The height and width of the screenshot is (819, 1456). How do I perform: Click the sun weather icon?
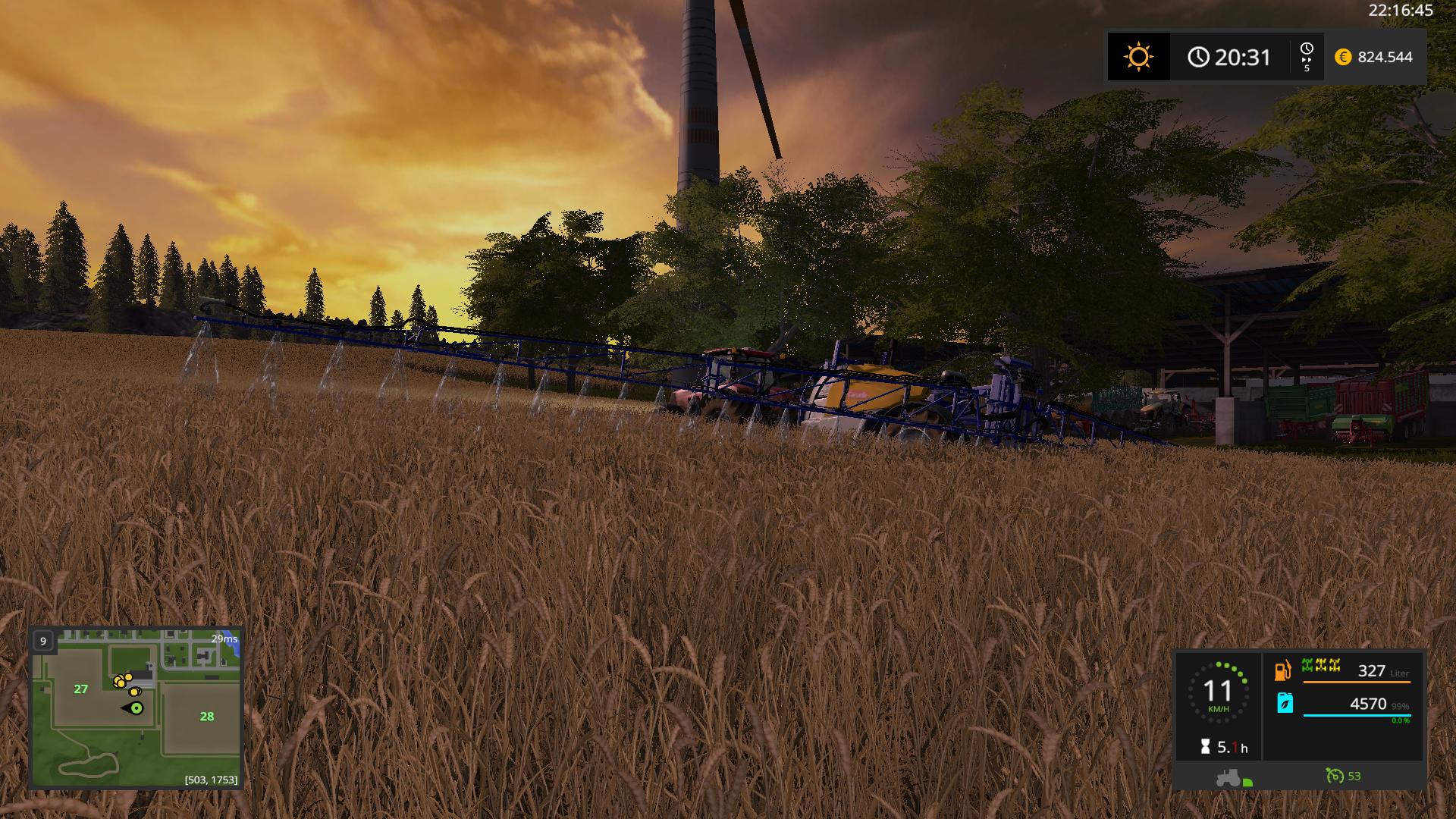pyautogui.click(x=1138, y=57)
